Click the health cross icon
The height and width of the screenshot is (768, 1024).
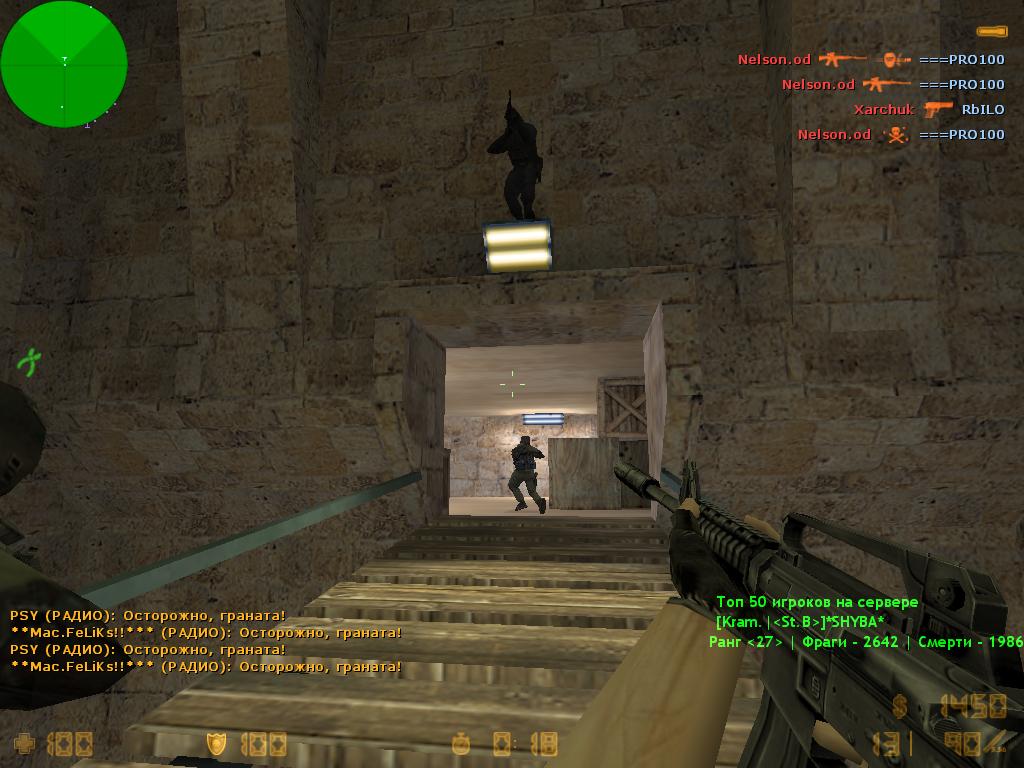[23, 743]
